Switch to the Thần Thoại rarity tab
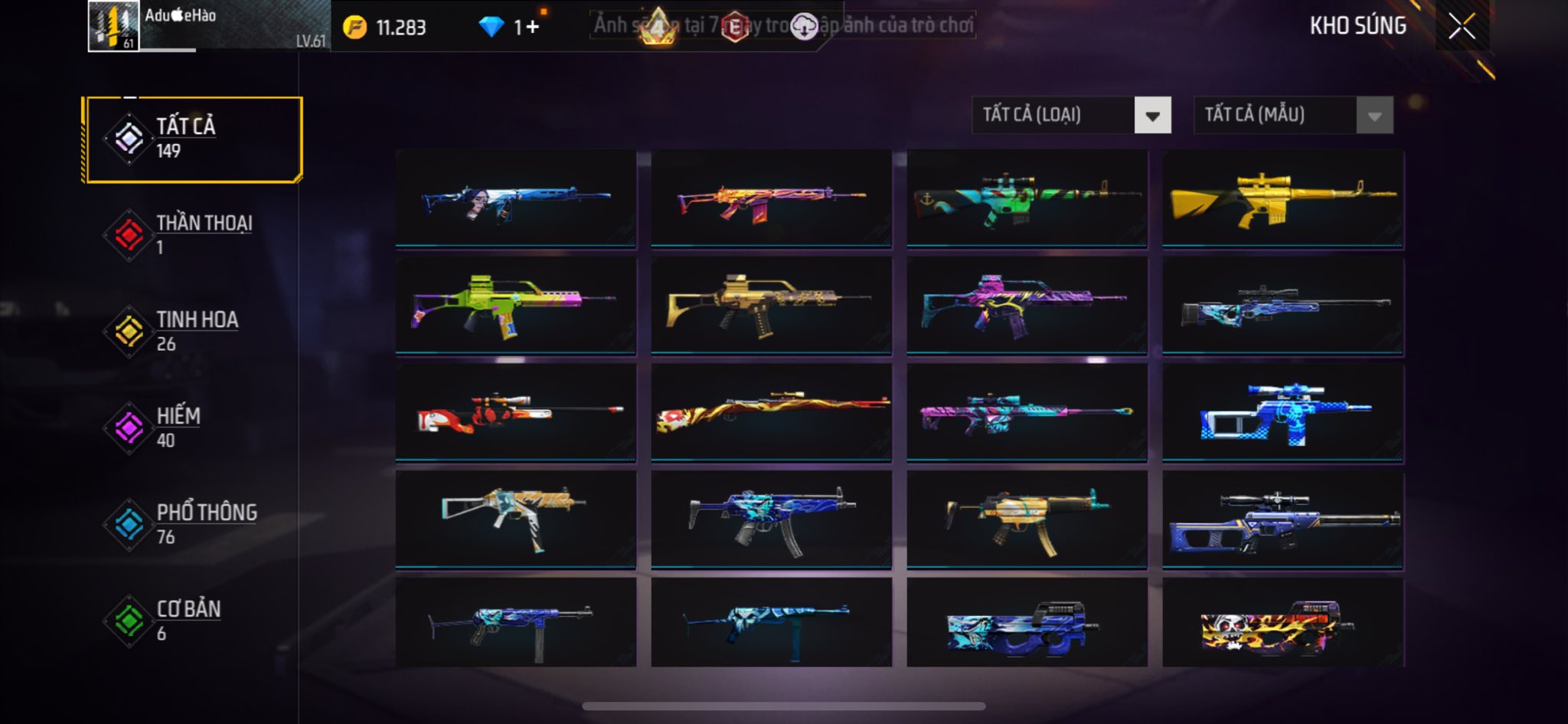Viewport: 1568px width, 724px height. click(193, 234)
